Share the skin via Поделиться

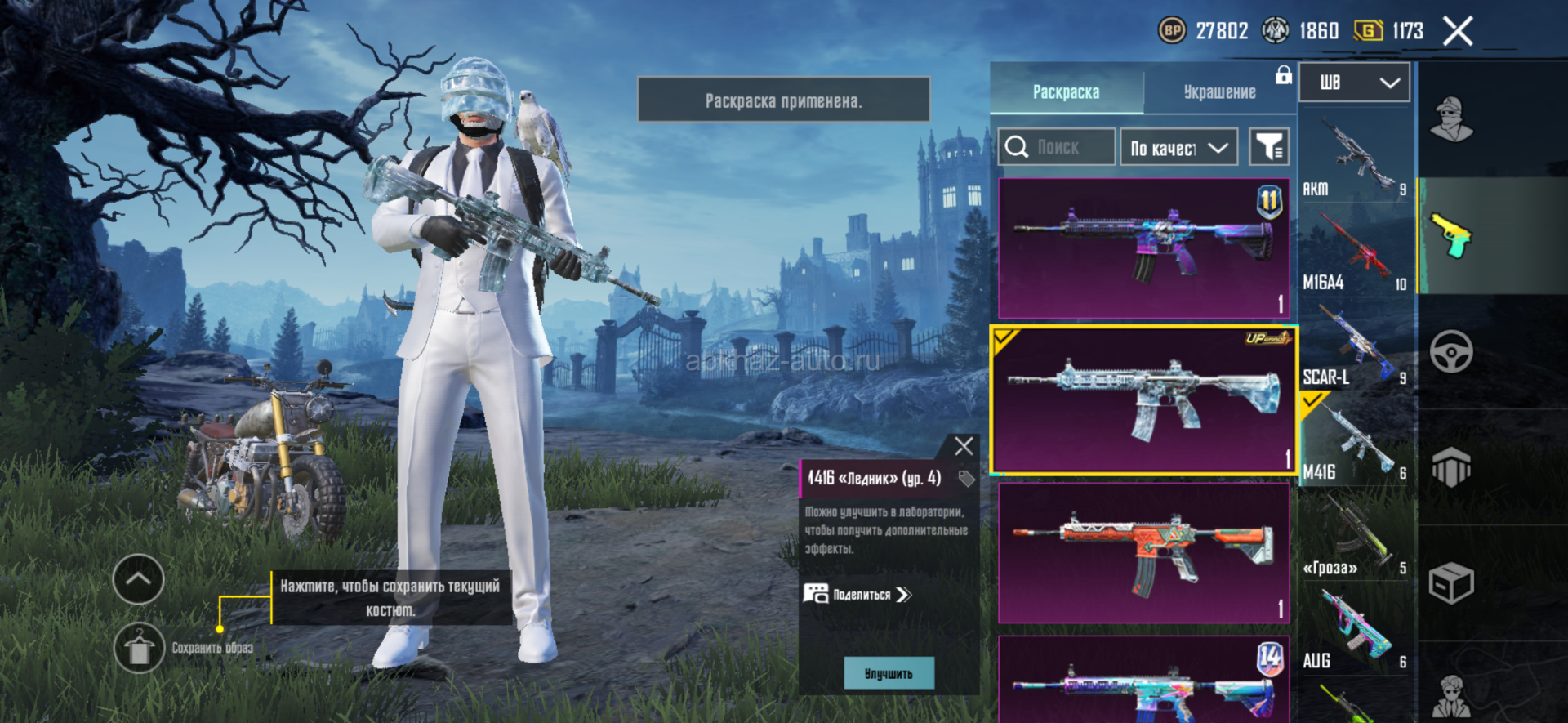click(857, 595)
